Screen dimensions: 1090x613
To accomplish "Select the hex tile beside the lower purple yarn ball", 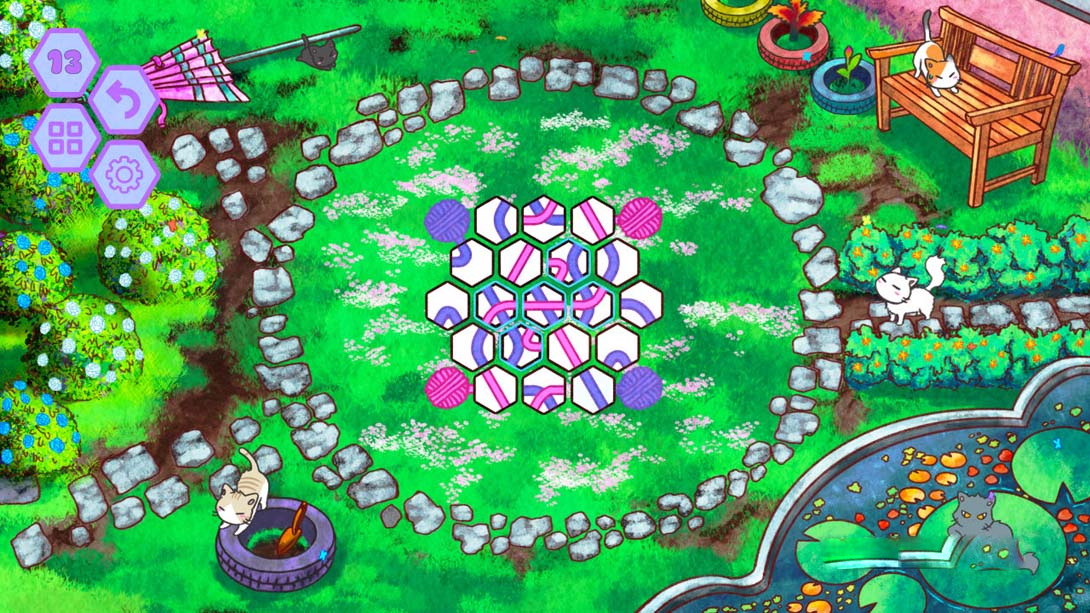I will (593, 390).
